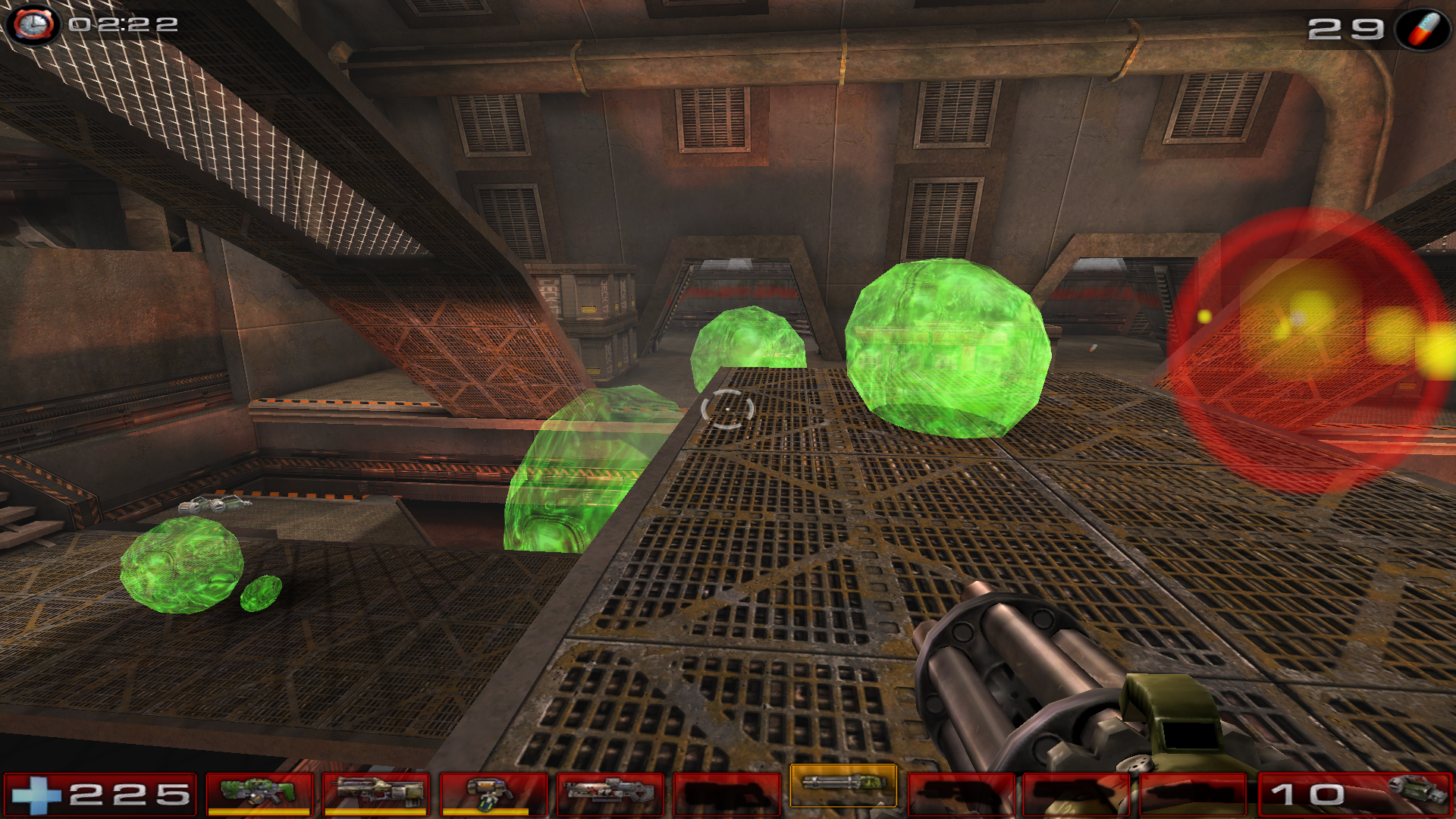Equip the Shock Rifle from the weapon bar
The image size is (1456, 819).
[610, 793]
